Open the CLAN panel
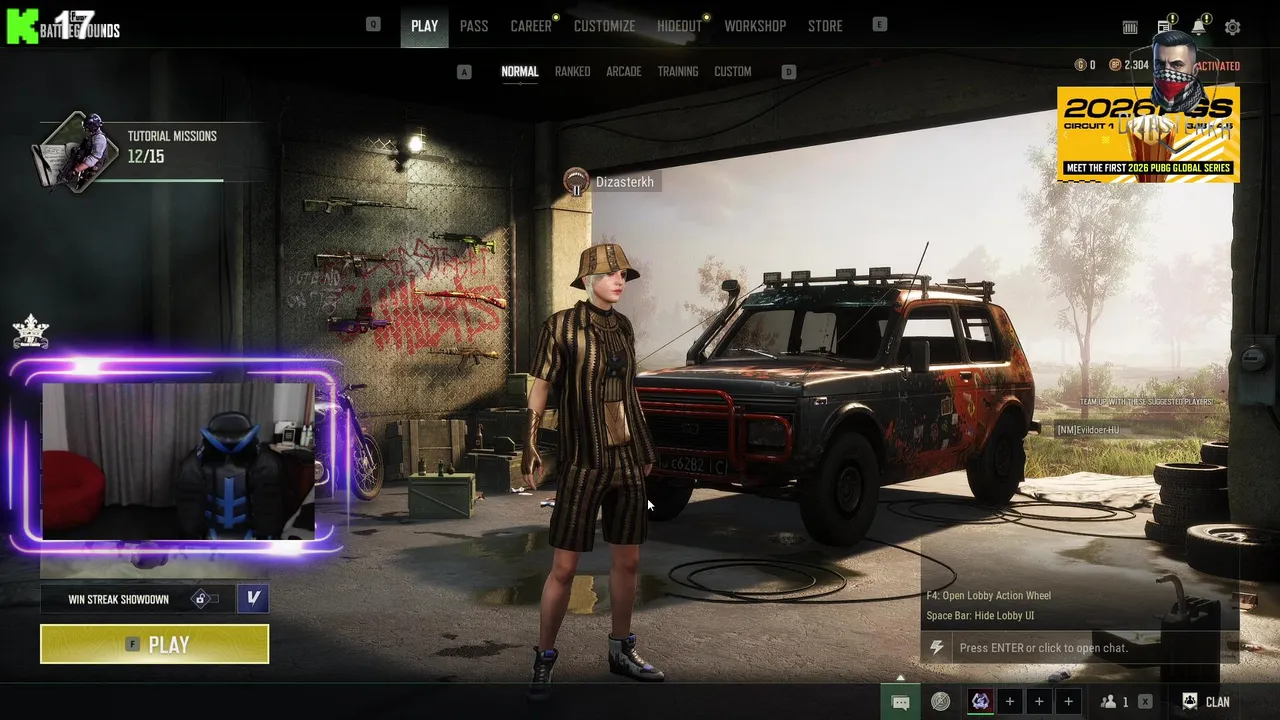1280x720 pixels. 1206,702
